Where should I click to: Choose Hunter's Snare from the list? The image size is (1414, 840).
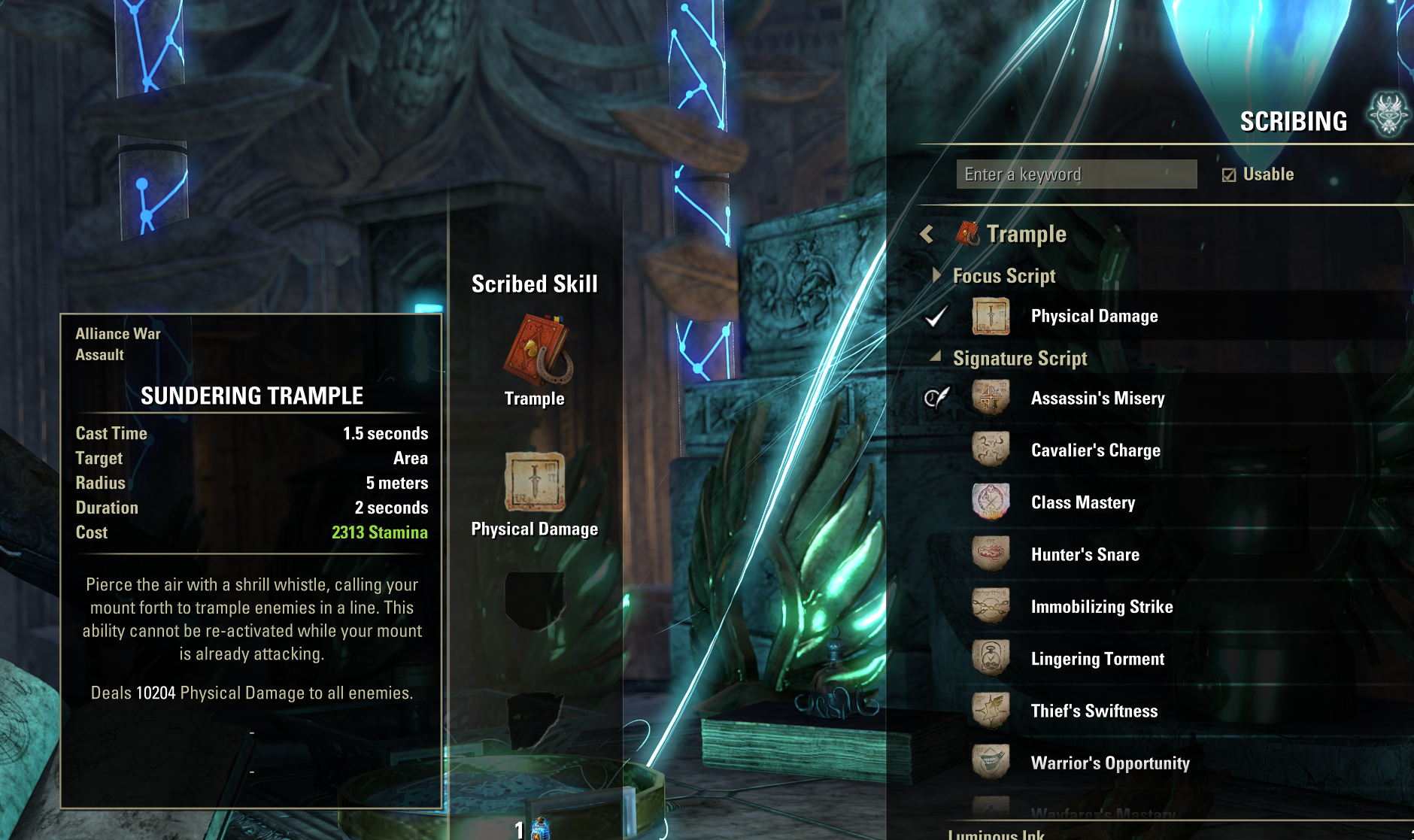(x=1085, y=555)
